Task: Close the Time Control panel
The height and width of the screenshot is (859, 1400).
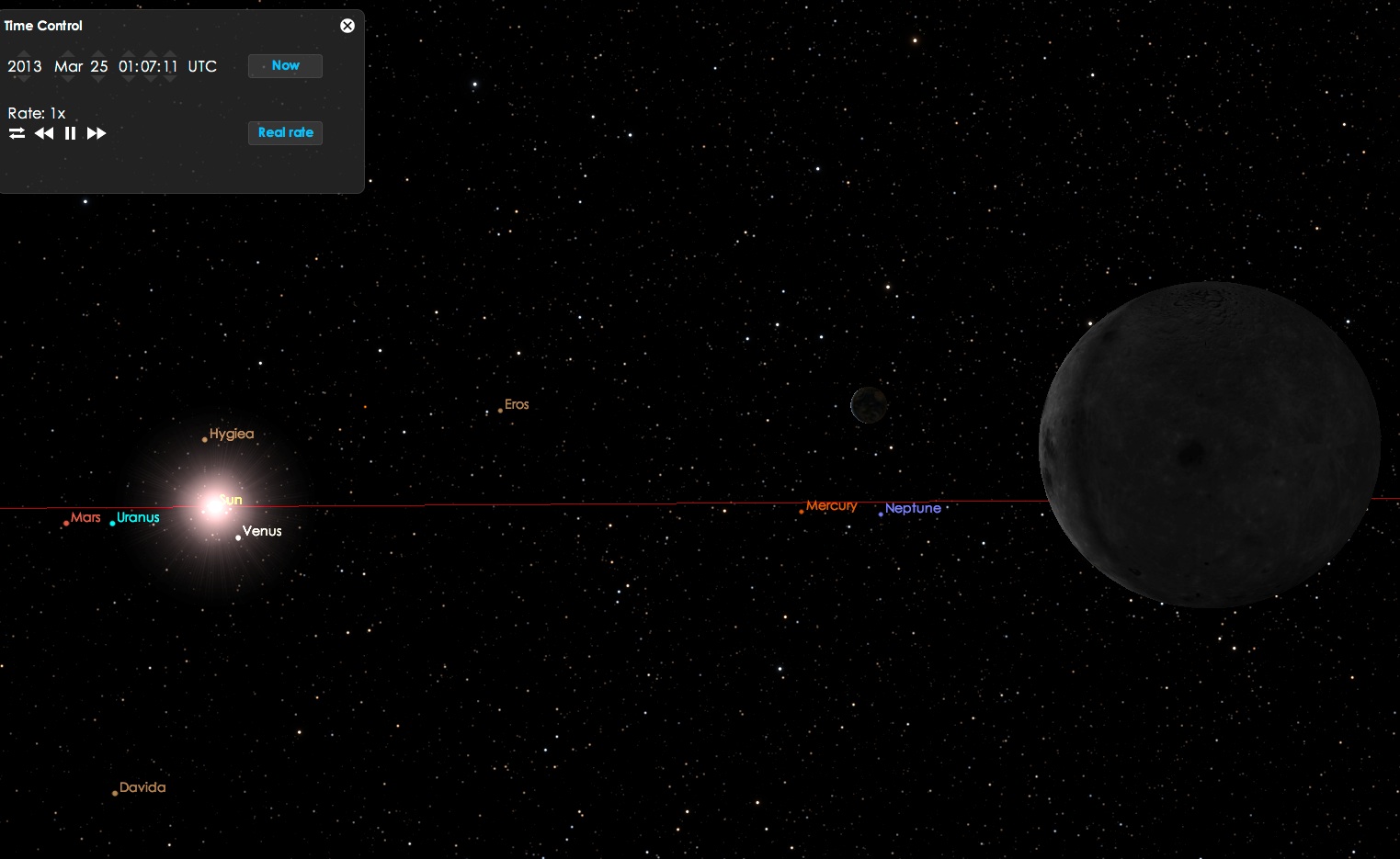Action: pos(347,26)
